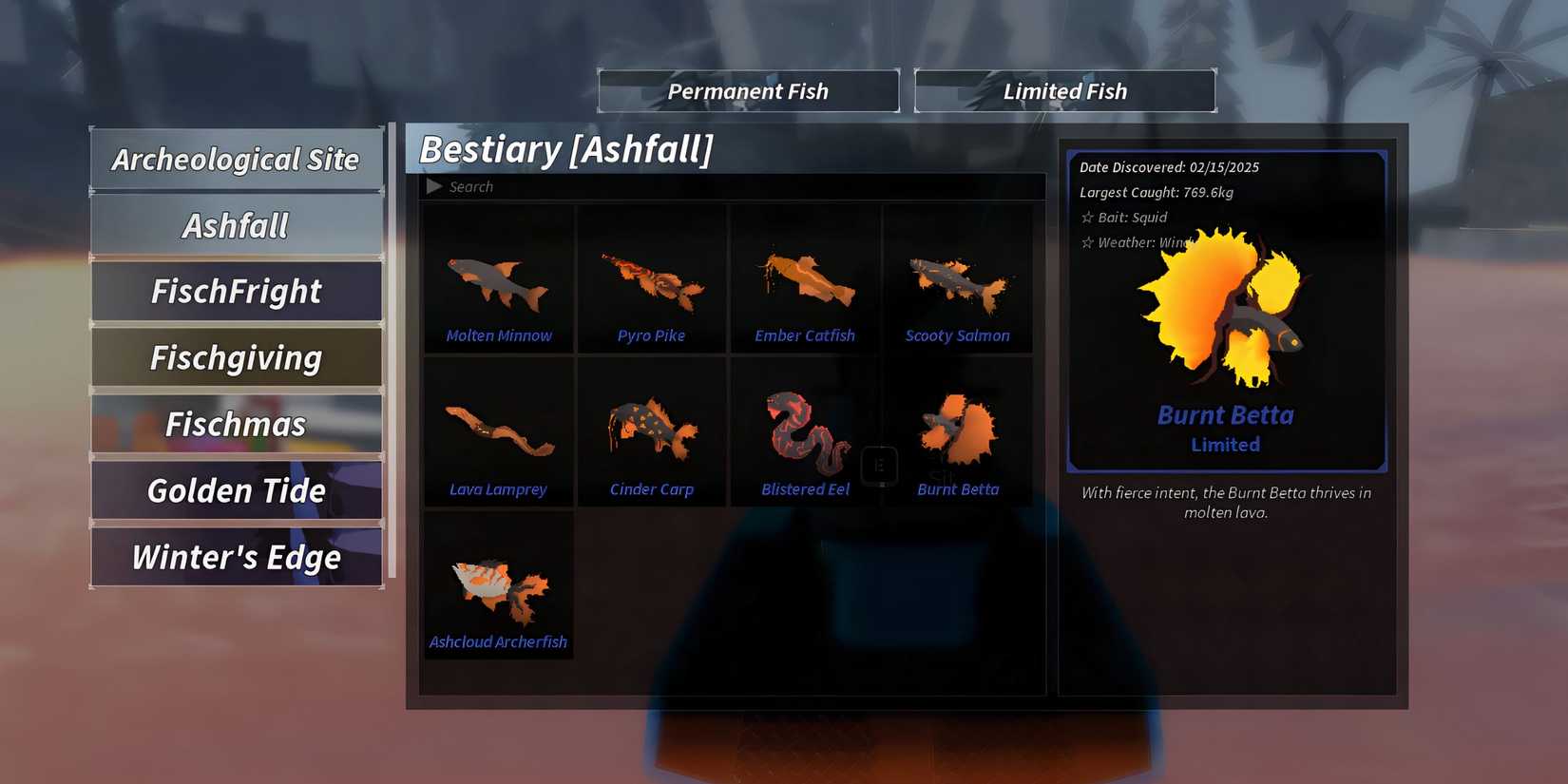The image size is (1568, 784).
Task: Toggle the star next to Bait: Squid
Action: click(x=1089, y=218)
